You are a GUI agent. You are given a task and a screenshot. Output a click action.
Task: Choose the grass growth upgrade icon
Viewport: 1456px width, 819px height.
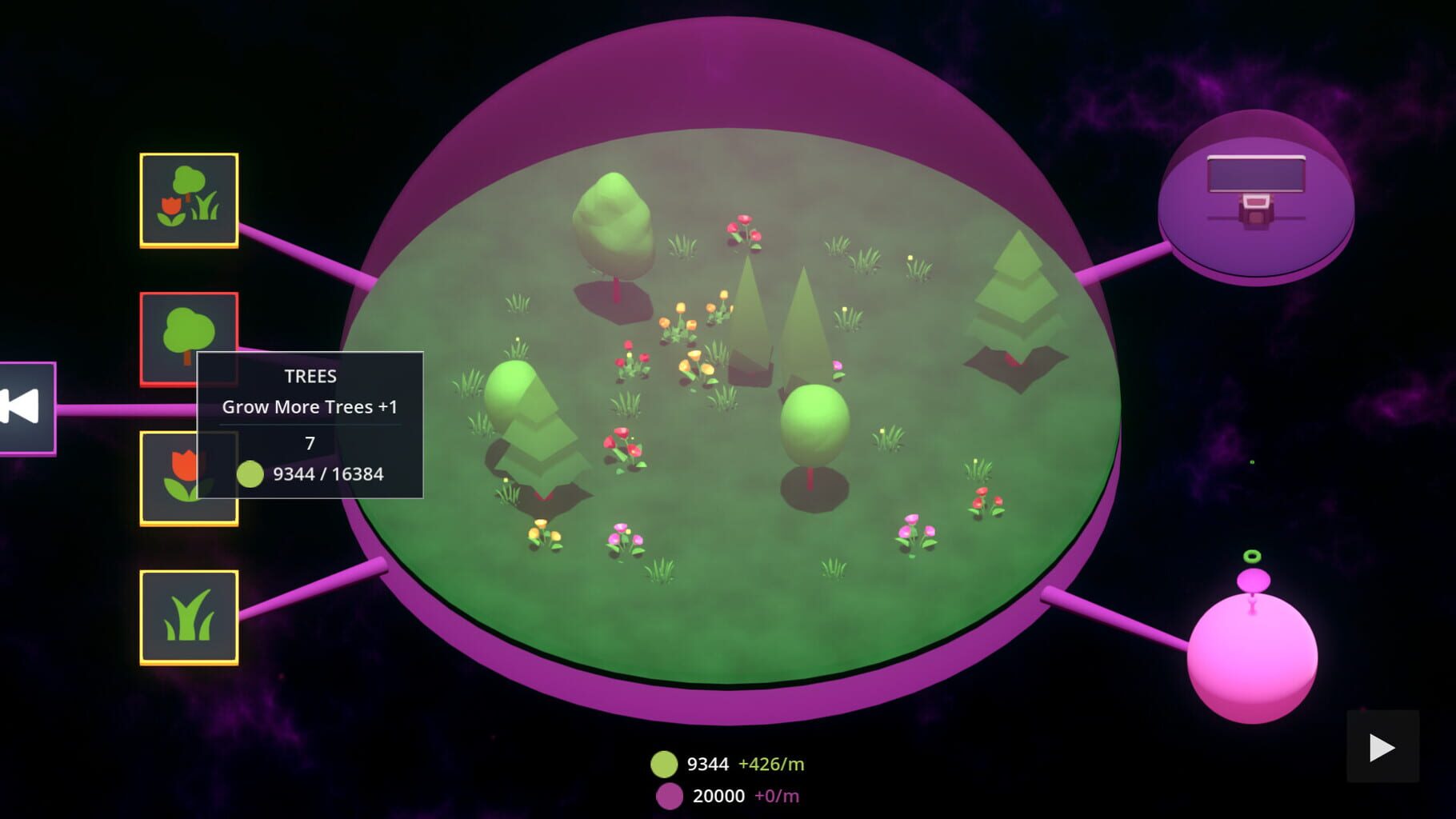pos(190,620)
